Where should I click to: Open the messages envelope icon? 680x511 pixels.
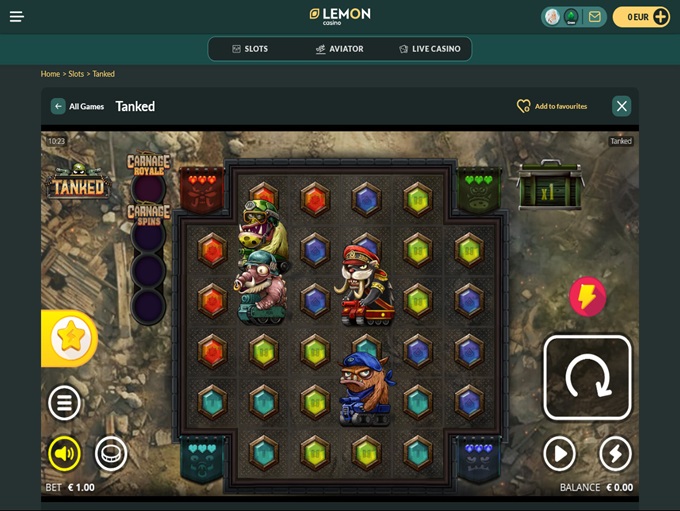point(594,17)
